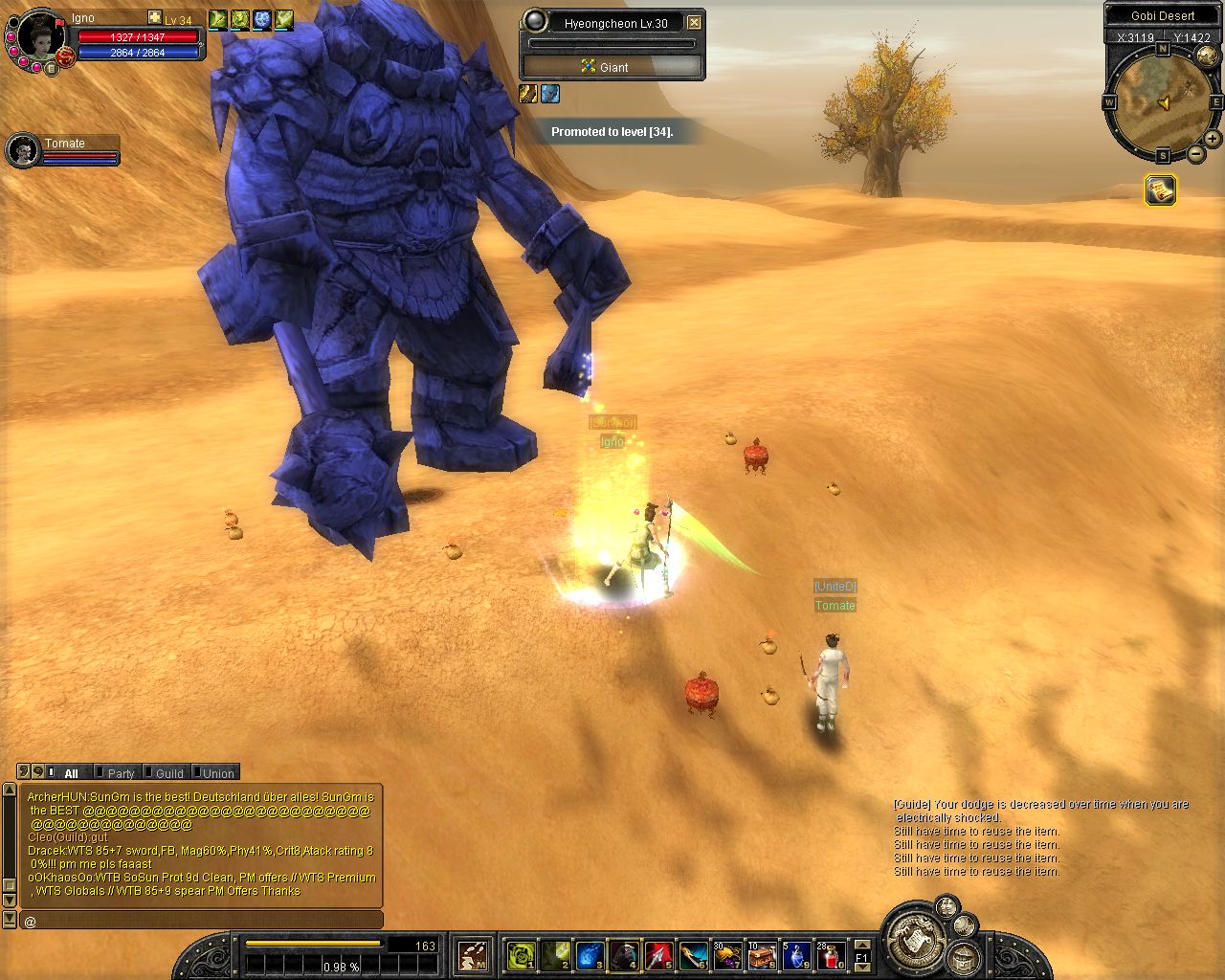Focus the chat message input field
The height and width of the screenshot is (980, 1225).
click(x=201, y=921)
